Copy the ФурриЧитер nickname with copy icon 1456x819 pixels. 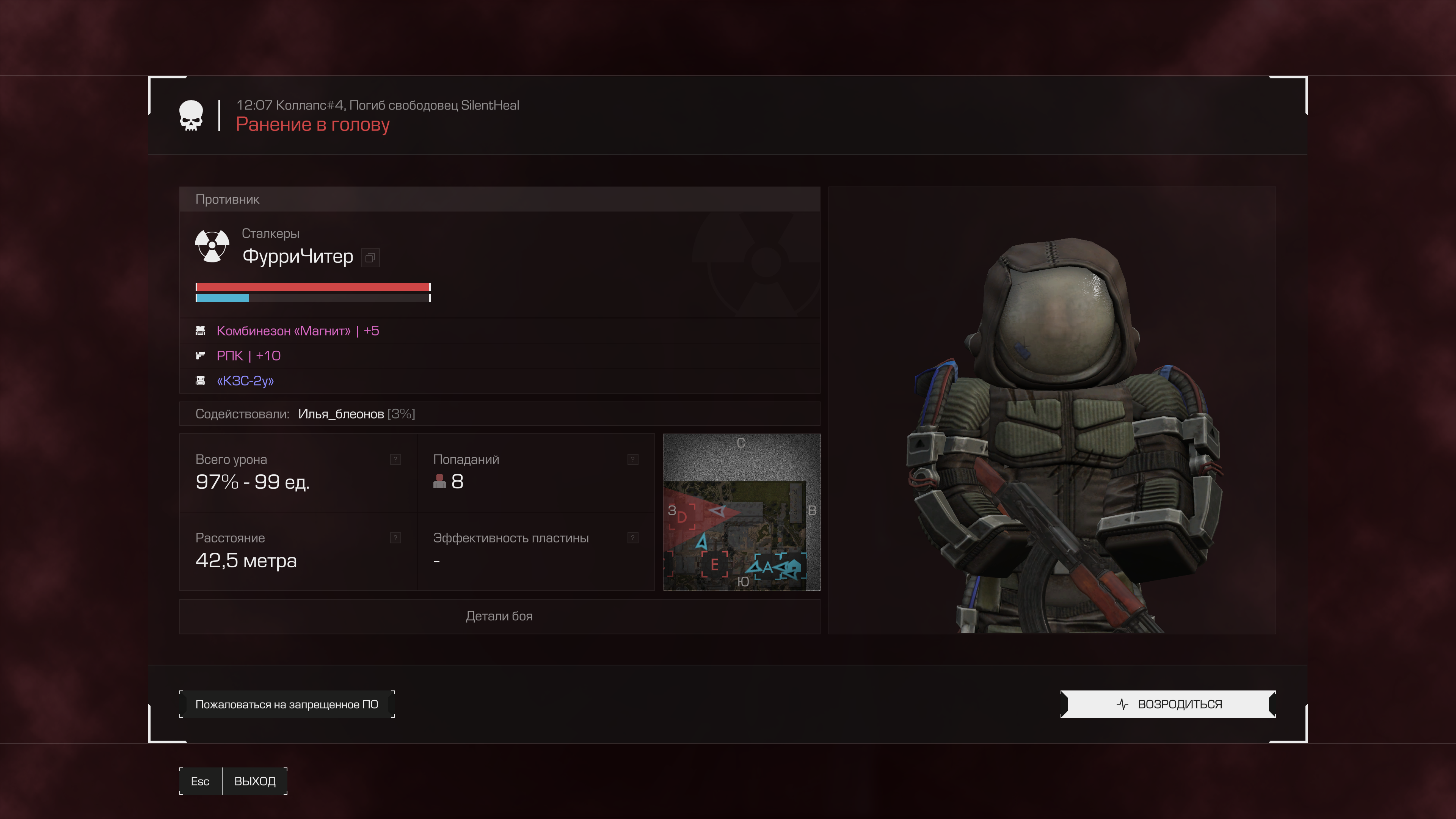pos(370,258)
